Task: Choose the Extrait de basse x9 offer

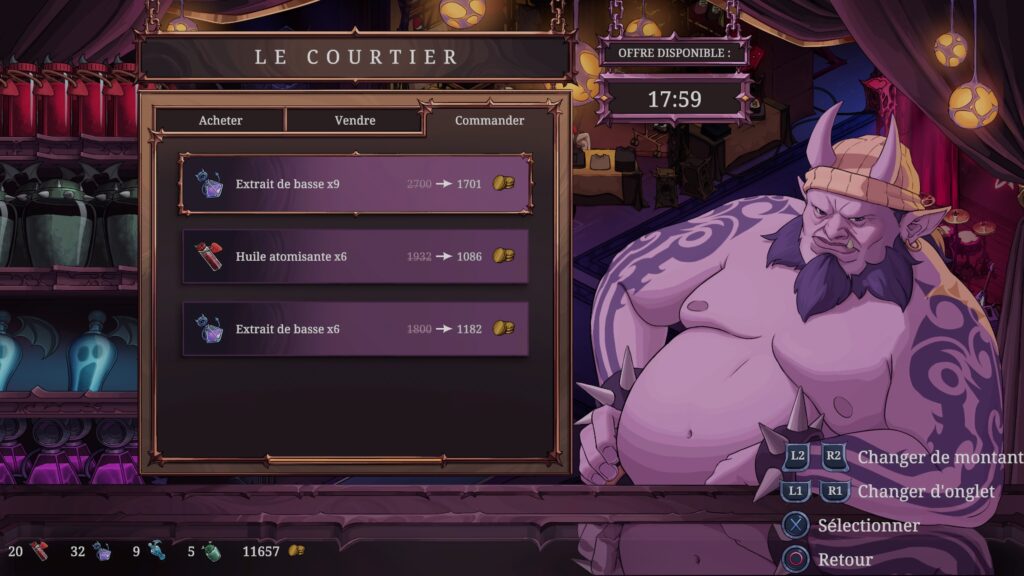Action: [x=355, y=184]
